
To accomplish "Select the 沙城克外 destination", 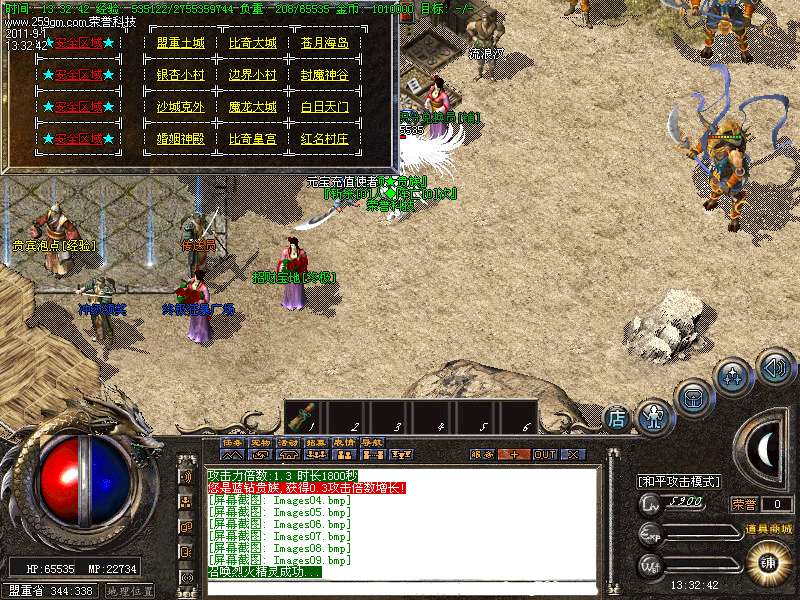I will coord(180,107).
